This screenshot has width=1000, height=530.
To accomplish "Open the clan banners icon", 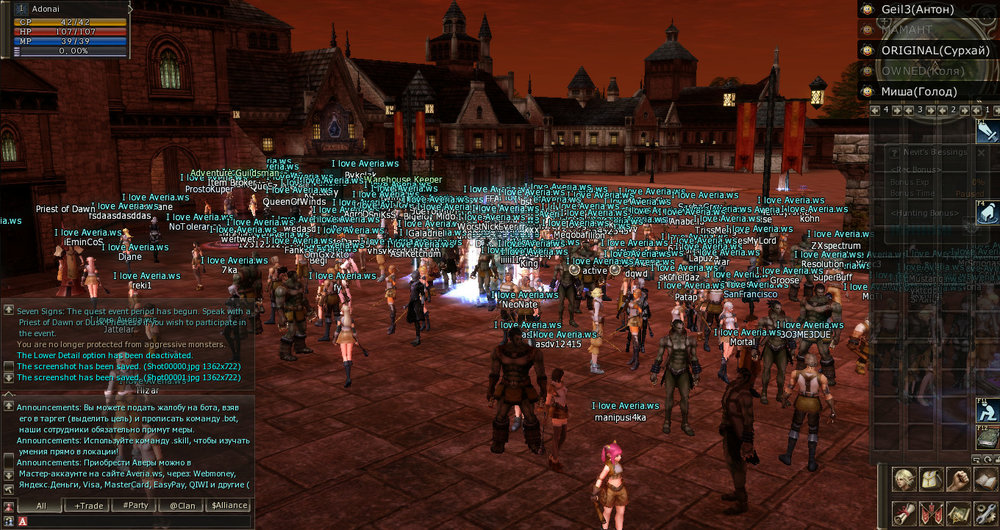I will click(932, 513).
